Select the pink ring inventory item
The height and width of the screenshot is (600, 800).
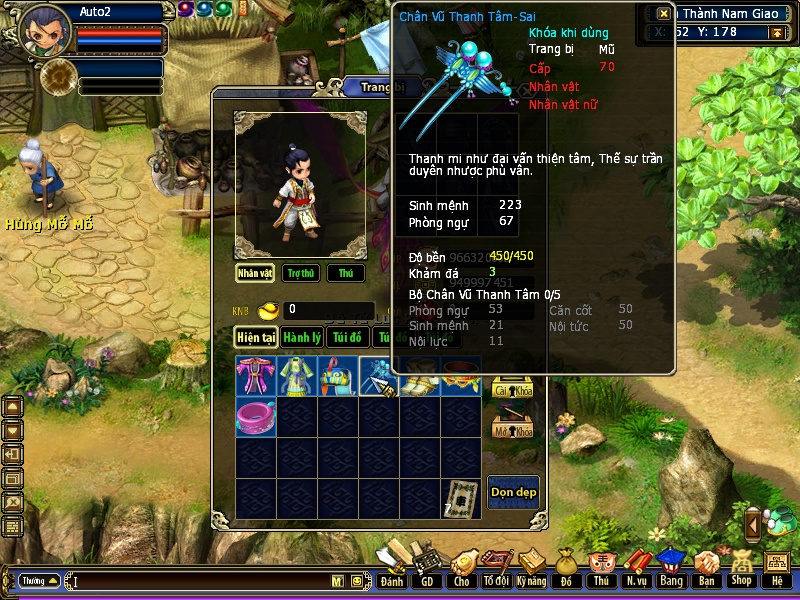coord(256,416)
